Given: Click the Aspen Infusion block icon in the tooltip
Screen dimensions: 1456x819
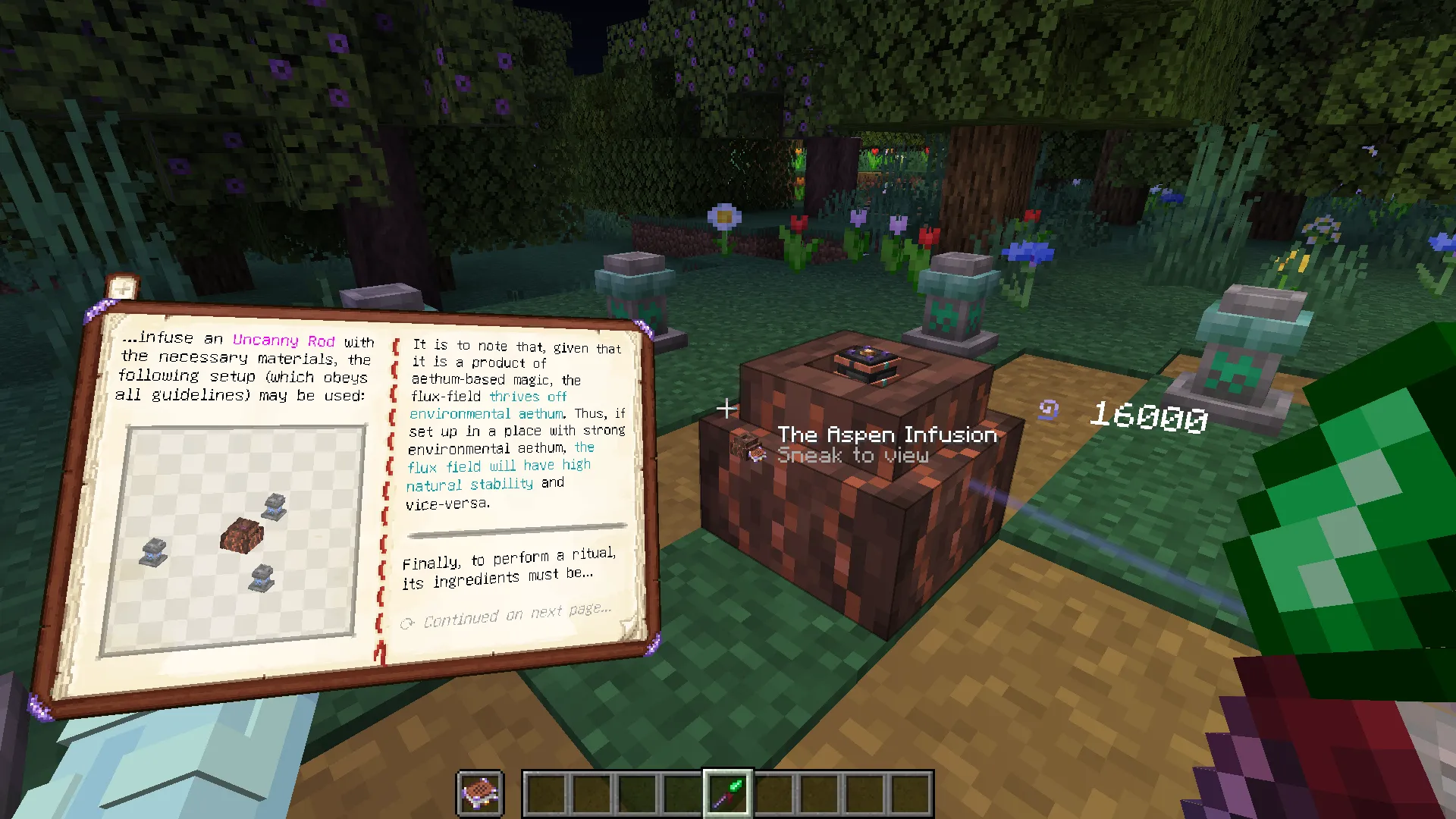Looking at the screenshot, I should [x=744, y=447].
